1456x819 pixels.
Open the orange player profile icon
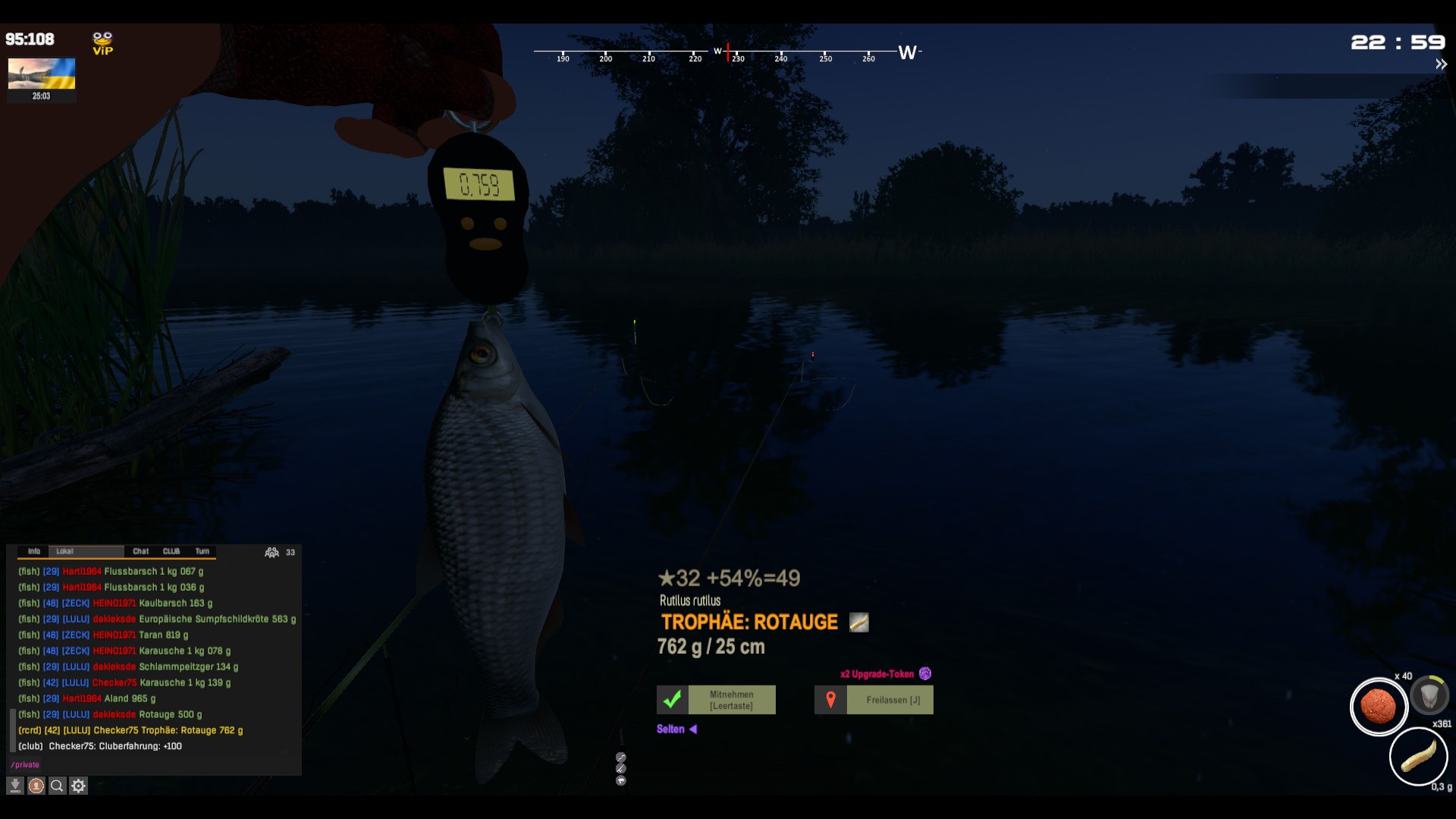pyautogui.click(x=36, y=786)
